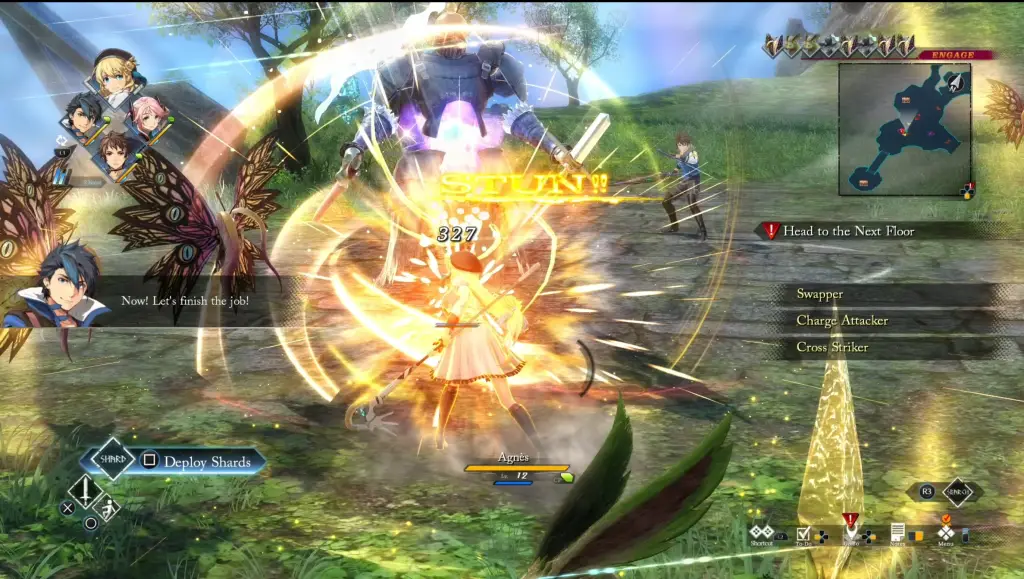
Task: Open the Menu diamond icon
Action: 946,532
